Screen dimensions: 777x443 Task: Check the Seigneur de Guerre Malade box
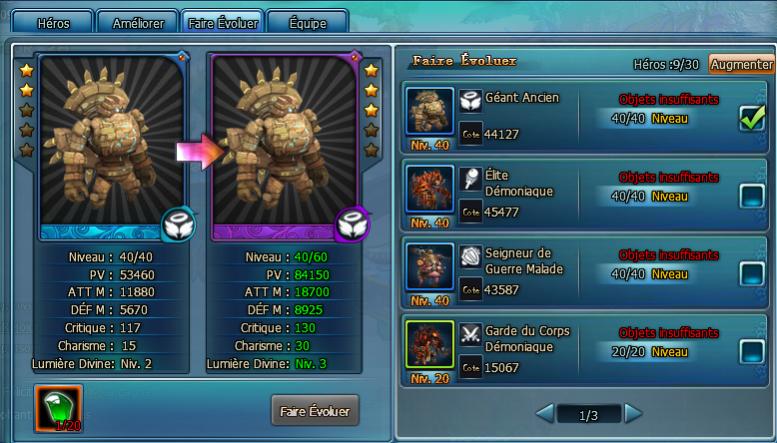point(751,273)
